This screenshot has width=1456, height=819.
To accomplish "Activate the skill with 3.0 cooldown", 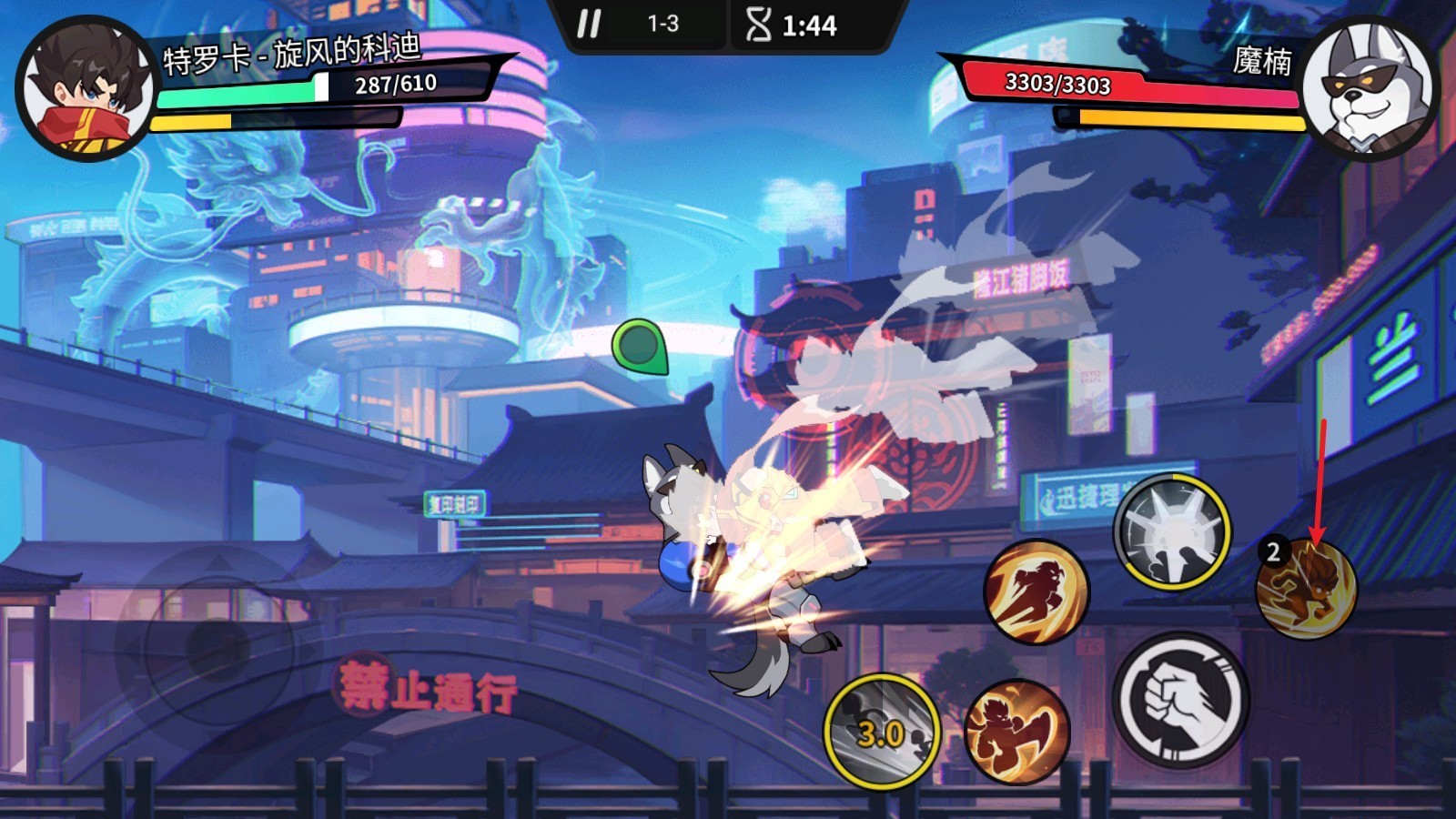I will 880,731.
